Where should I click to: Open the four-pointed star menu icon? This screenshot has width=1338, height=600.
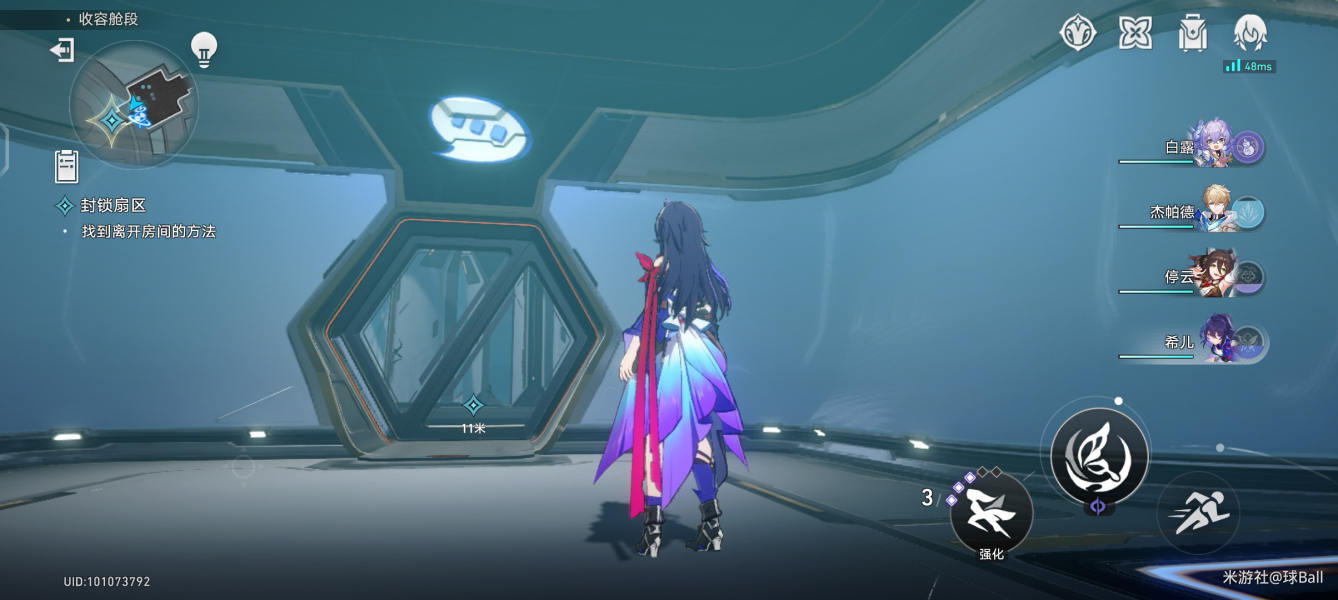click(1135, 34)
